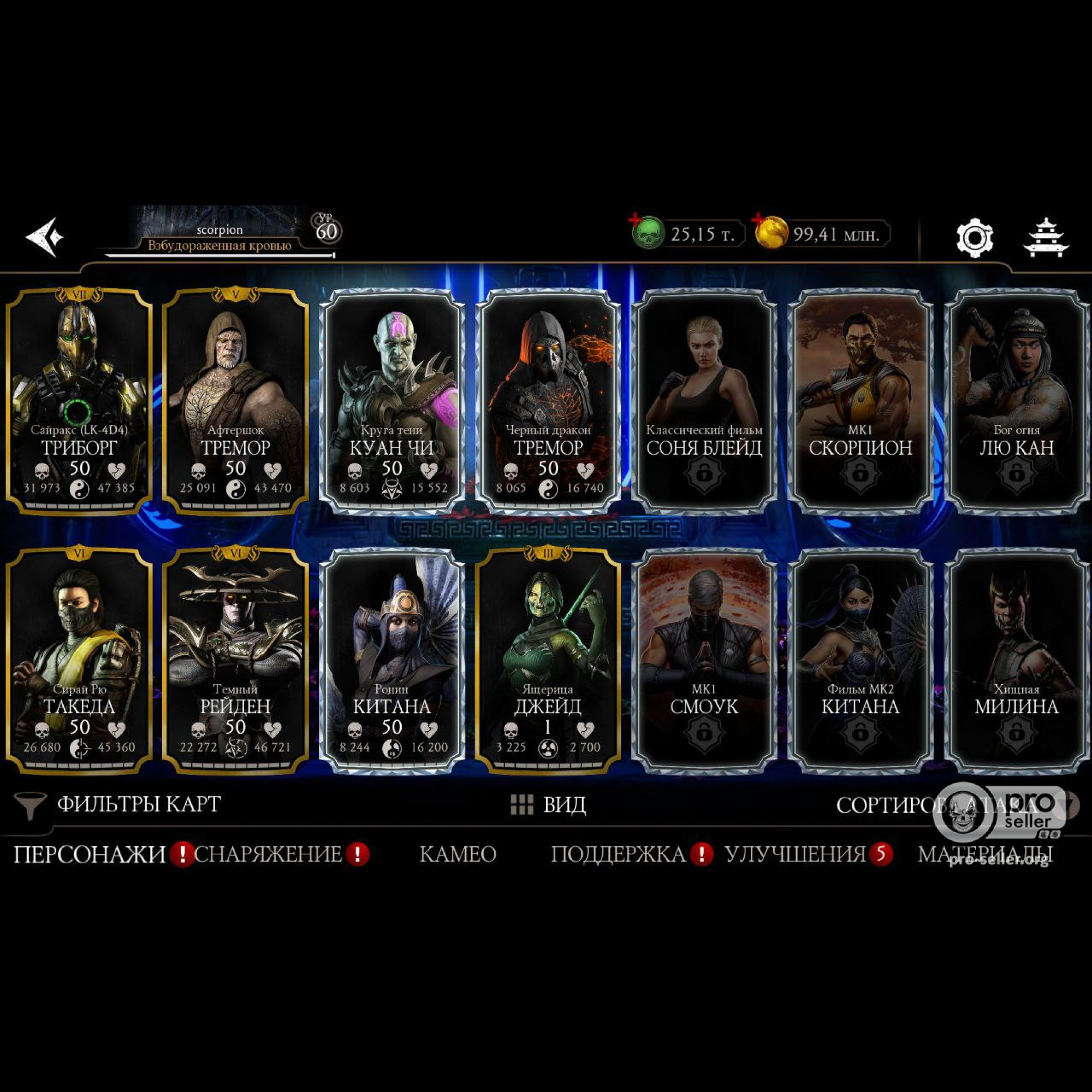Choose the Aftershock Tremor card

[235, 401]
